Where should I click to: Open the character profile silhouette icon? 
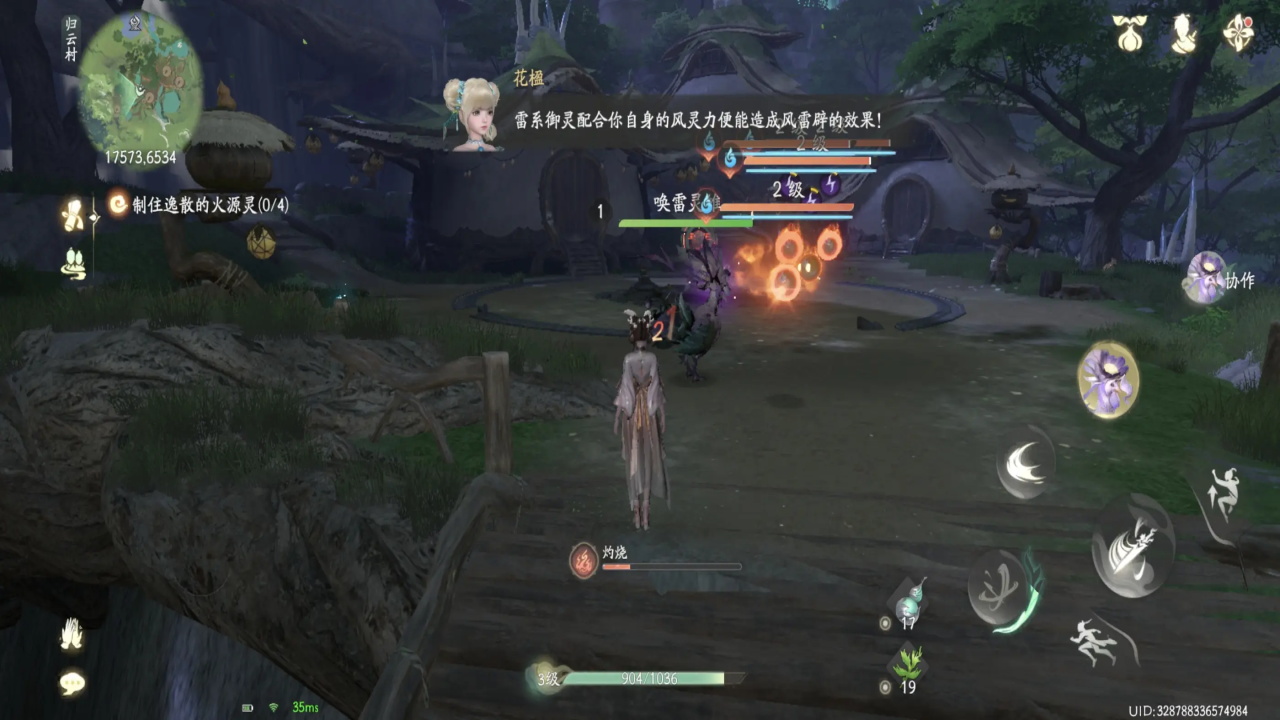[1184, 34]
